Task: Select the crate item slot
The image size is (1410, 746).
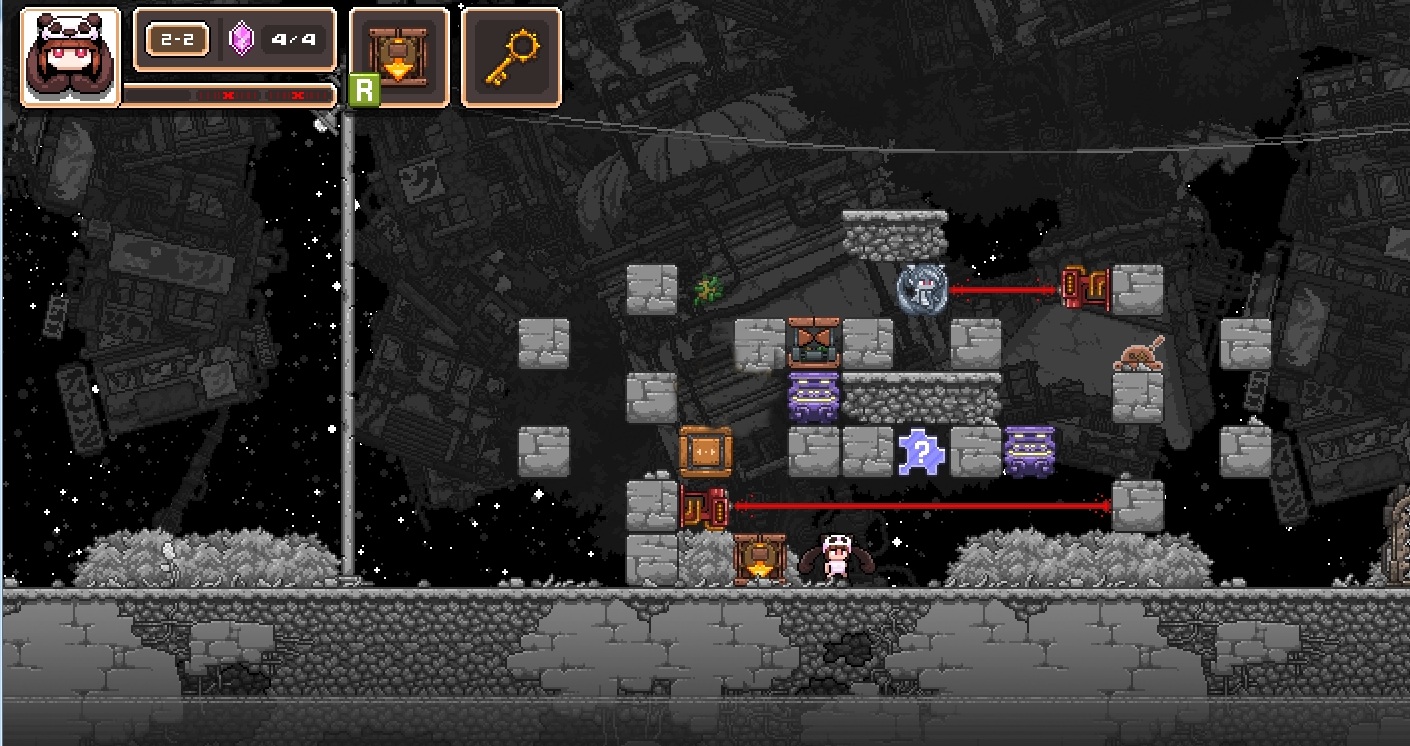Action: pyautogui.click(x=399, y=57)
